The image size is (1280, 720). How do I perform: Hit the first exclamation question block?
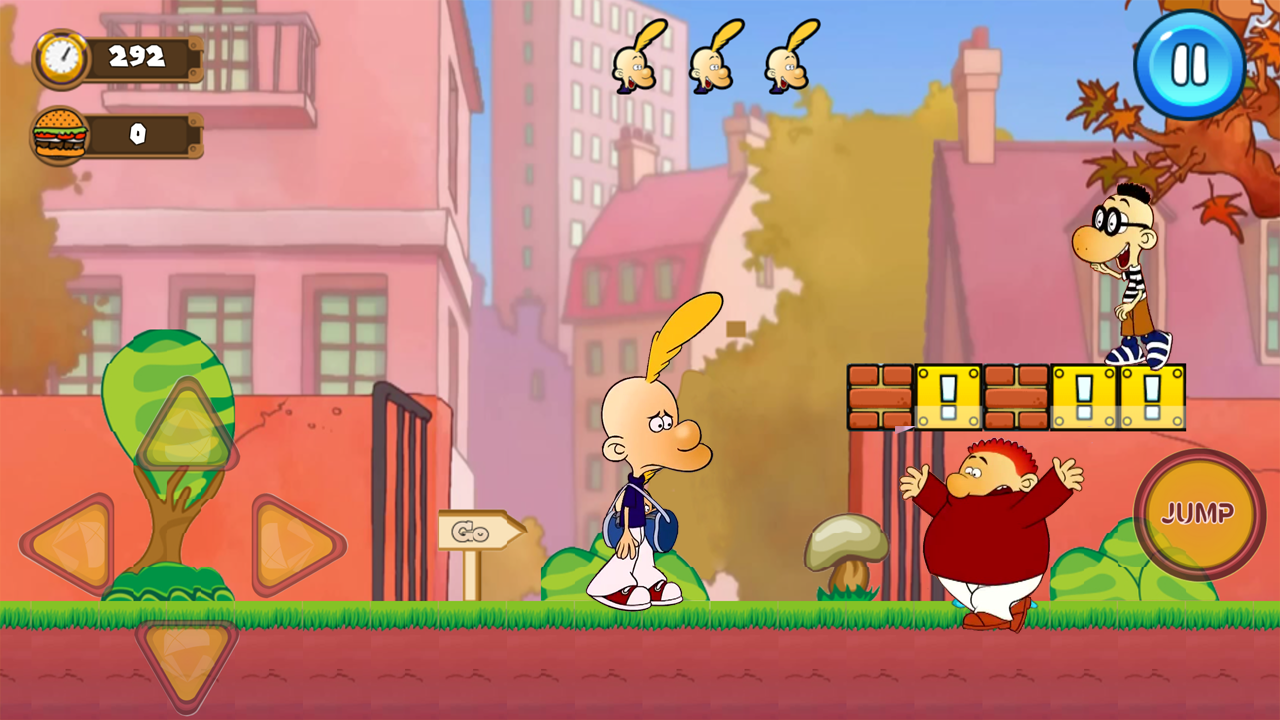pyautogui.click(x=949, y=395)
